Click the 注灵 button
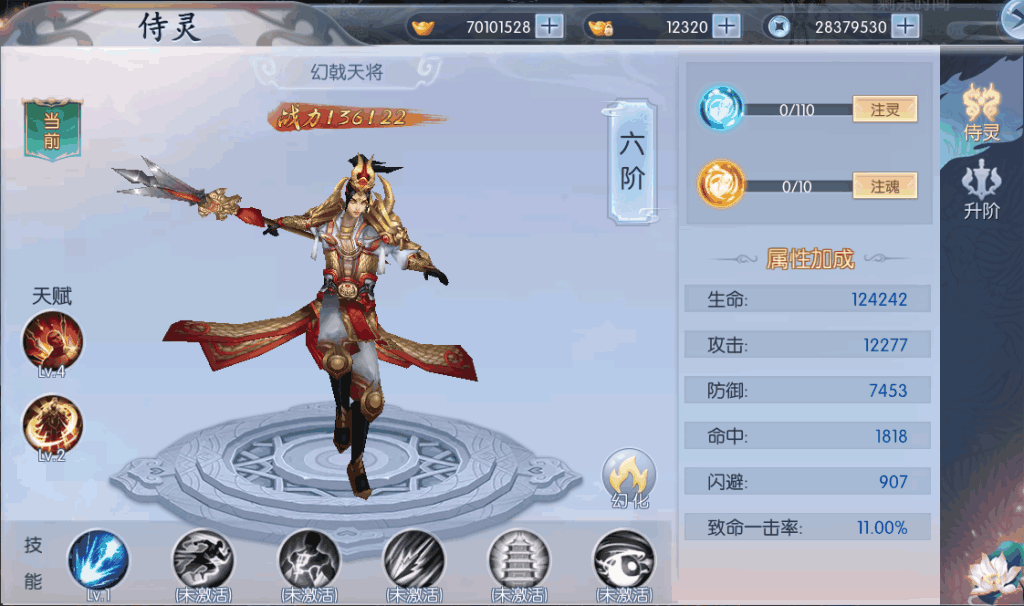This screenshot has width=1024, height=606. 884,110
